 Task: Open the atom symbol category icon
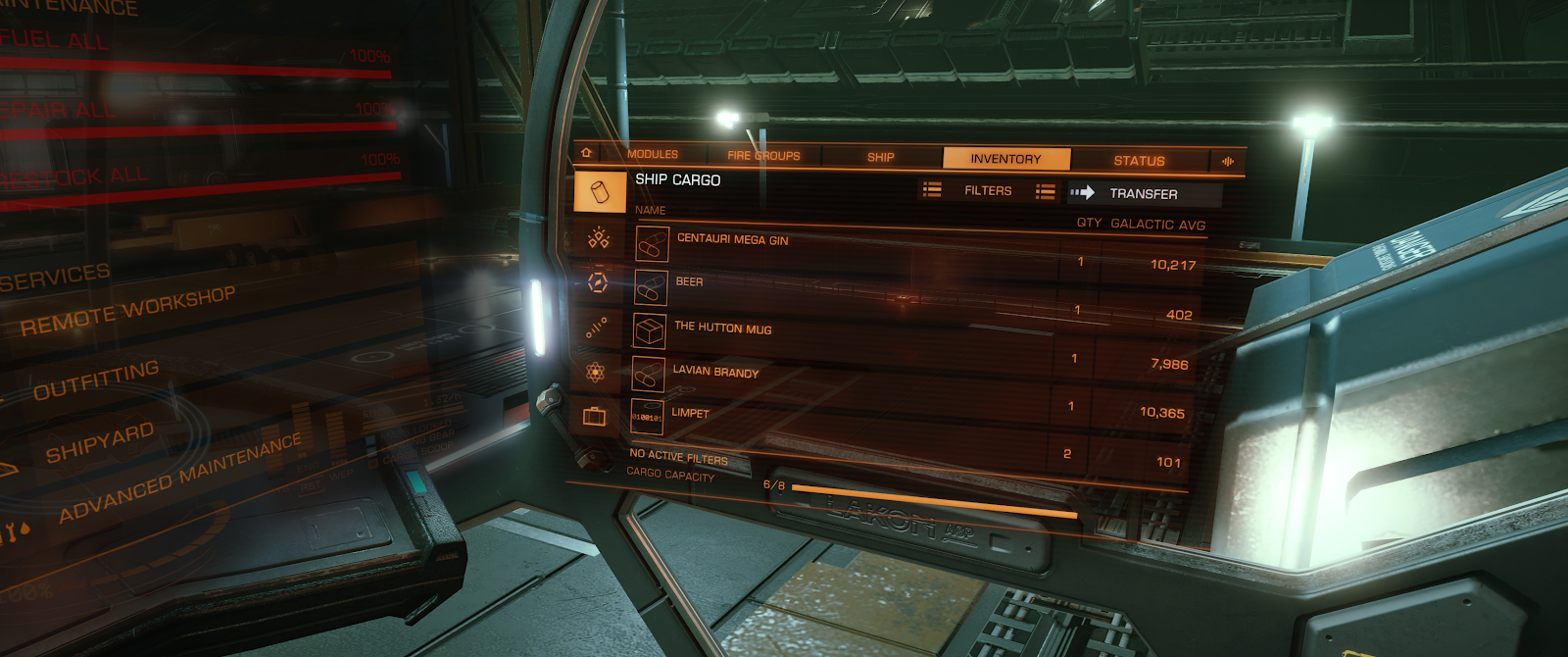coord(595,372)
